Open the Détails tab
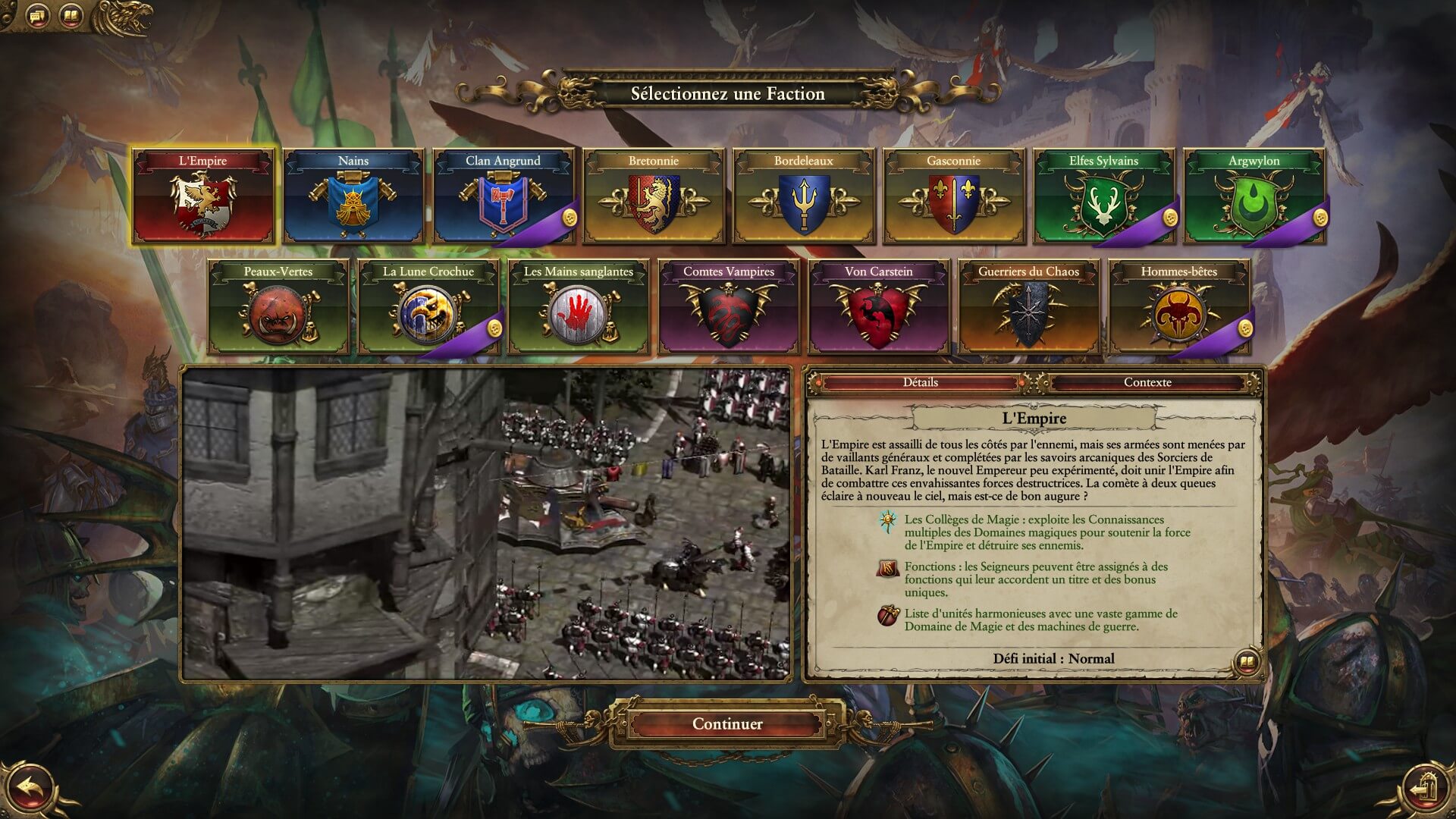This screenshot has height=819, width=1456. tap(921, 382)
